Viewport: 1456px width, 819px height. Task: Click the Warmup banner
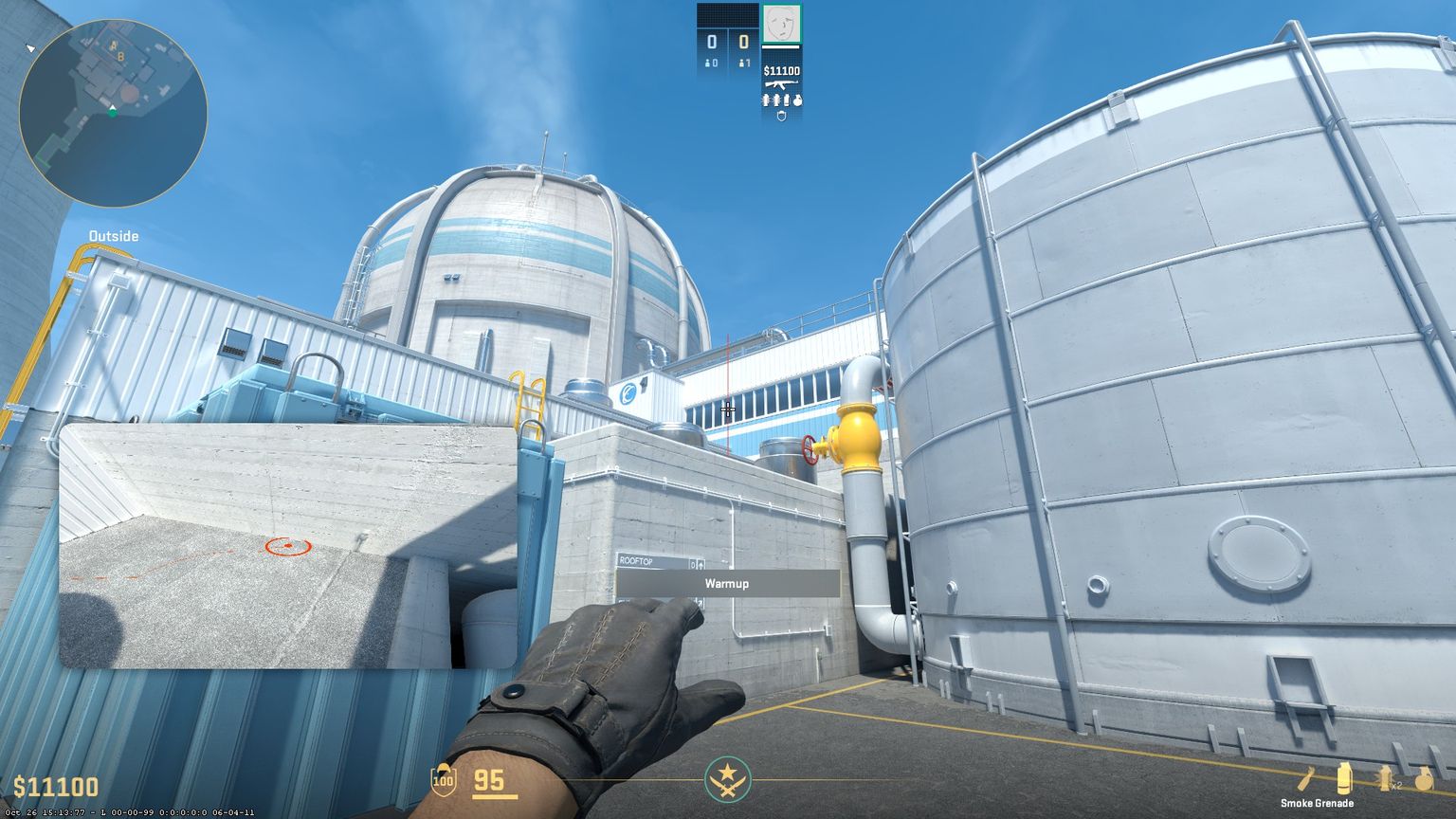pyautogui.click(x=728, y=584)
